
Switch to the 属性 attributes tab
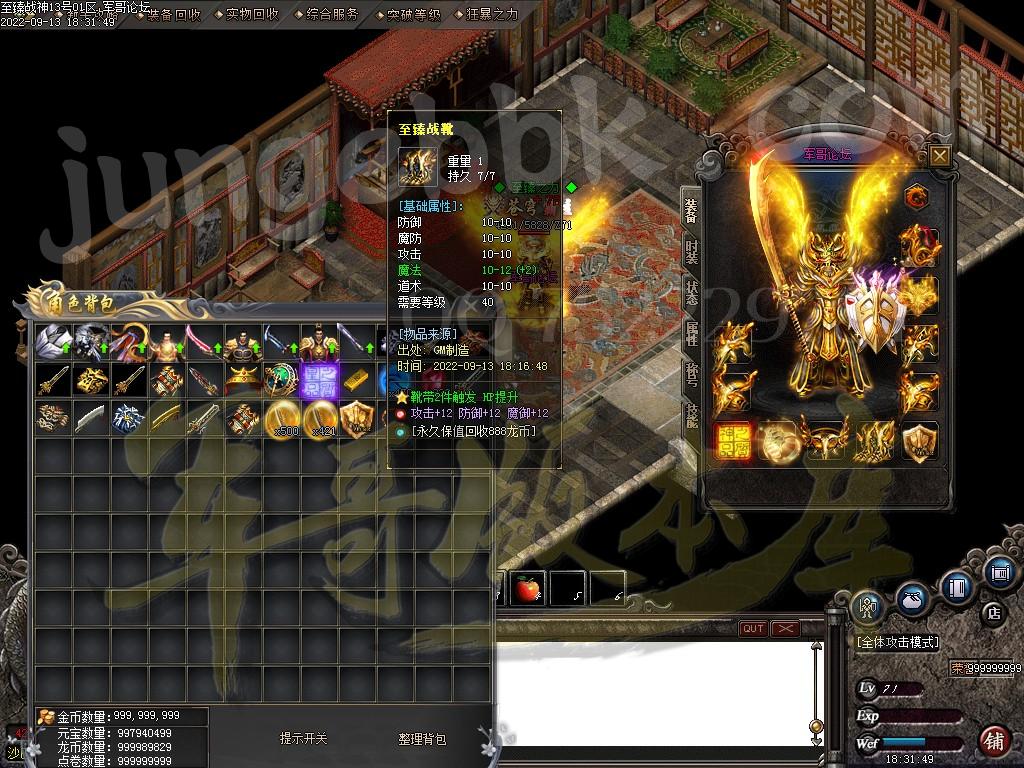click(x=691, y=334)
